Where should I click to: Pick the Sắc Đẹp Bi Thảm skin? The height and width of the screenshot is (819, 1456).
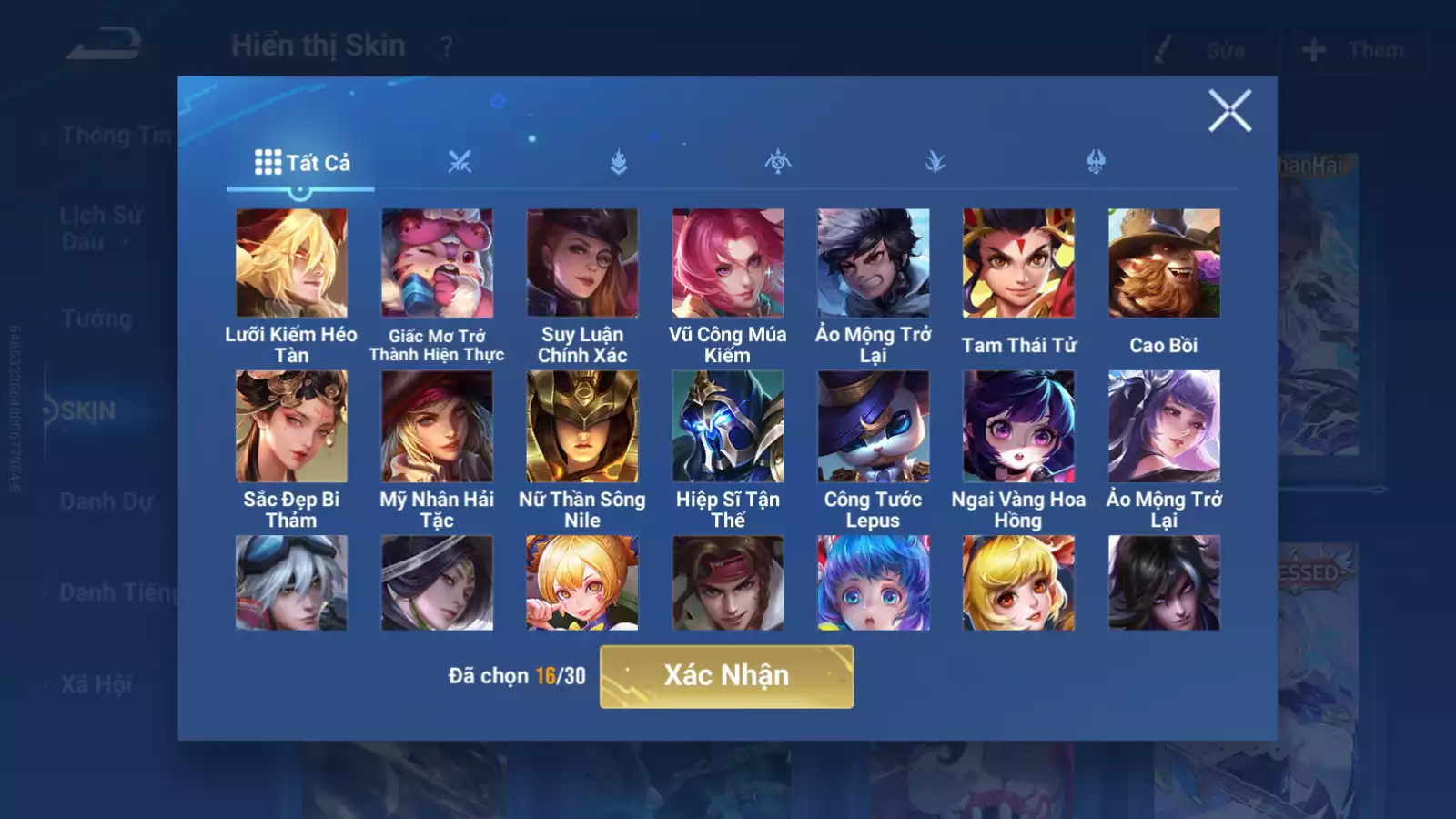click(x=291, y=426)
